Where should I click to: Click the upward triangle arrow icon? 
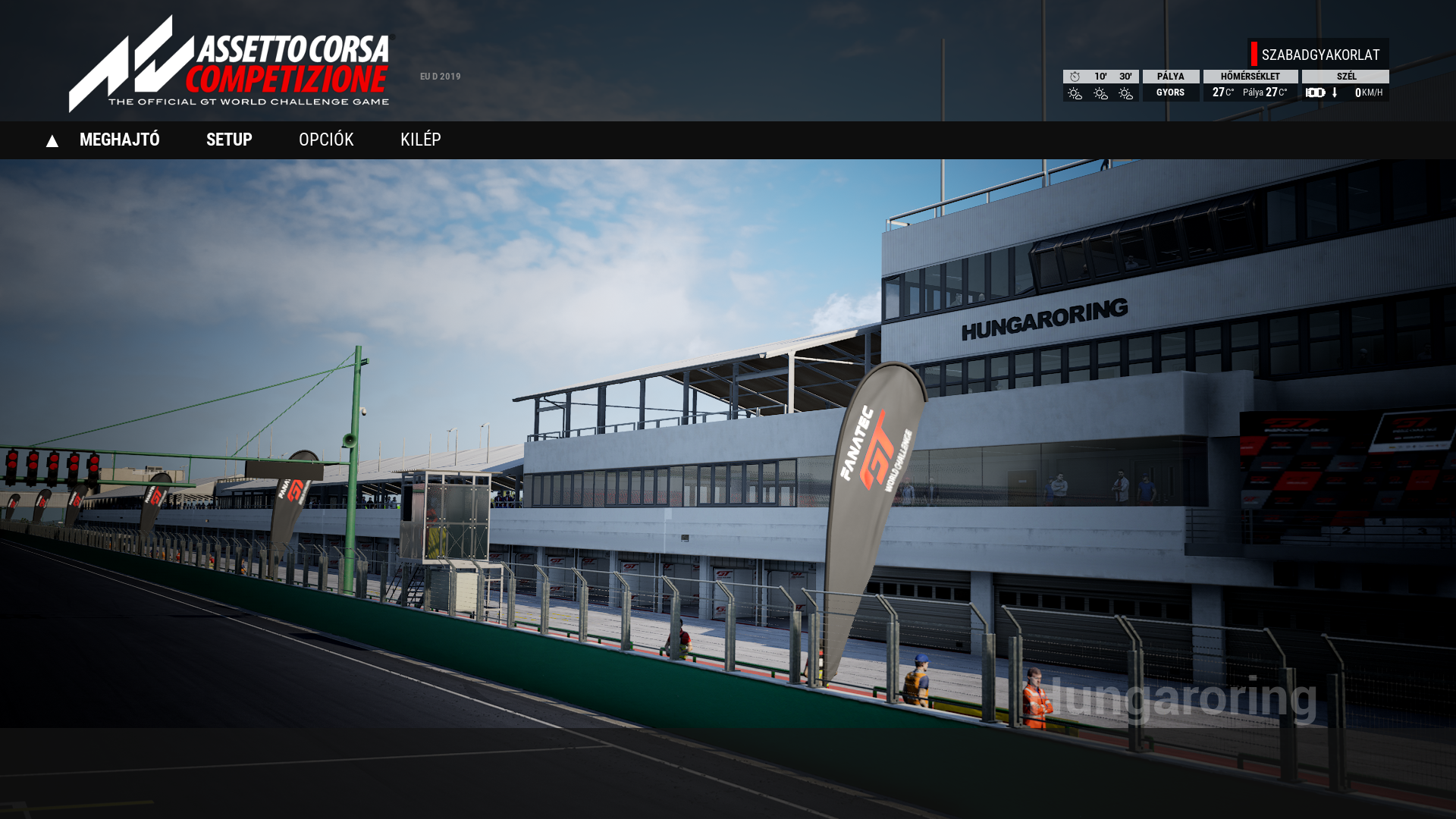(52, 141)
